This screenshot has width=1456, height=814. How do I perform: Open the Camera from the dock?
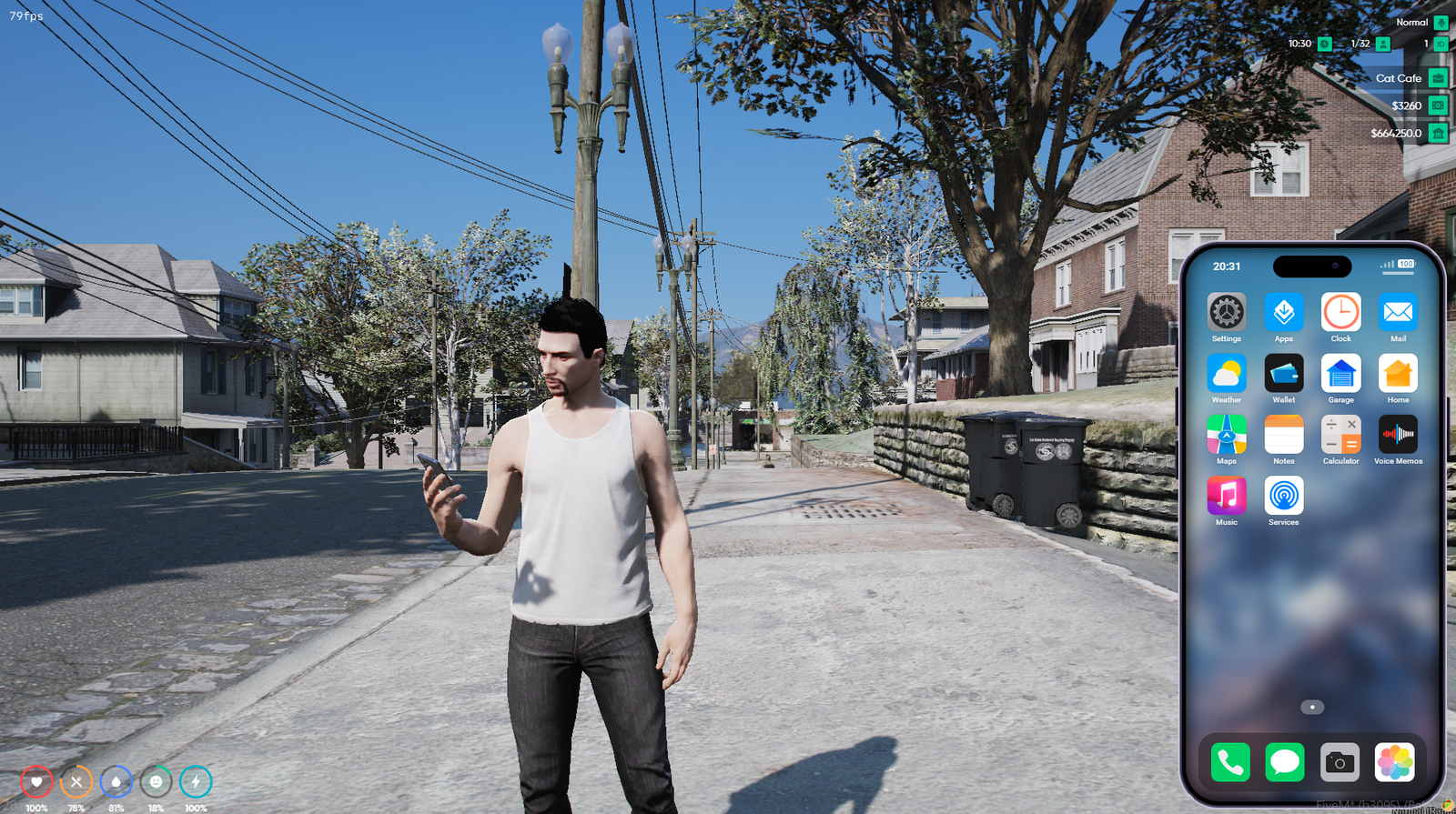[x=1340, y=762]
